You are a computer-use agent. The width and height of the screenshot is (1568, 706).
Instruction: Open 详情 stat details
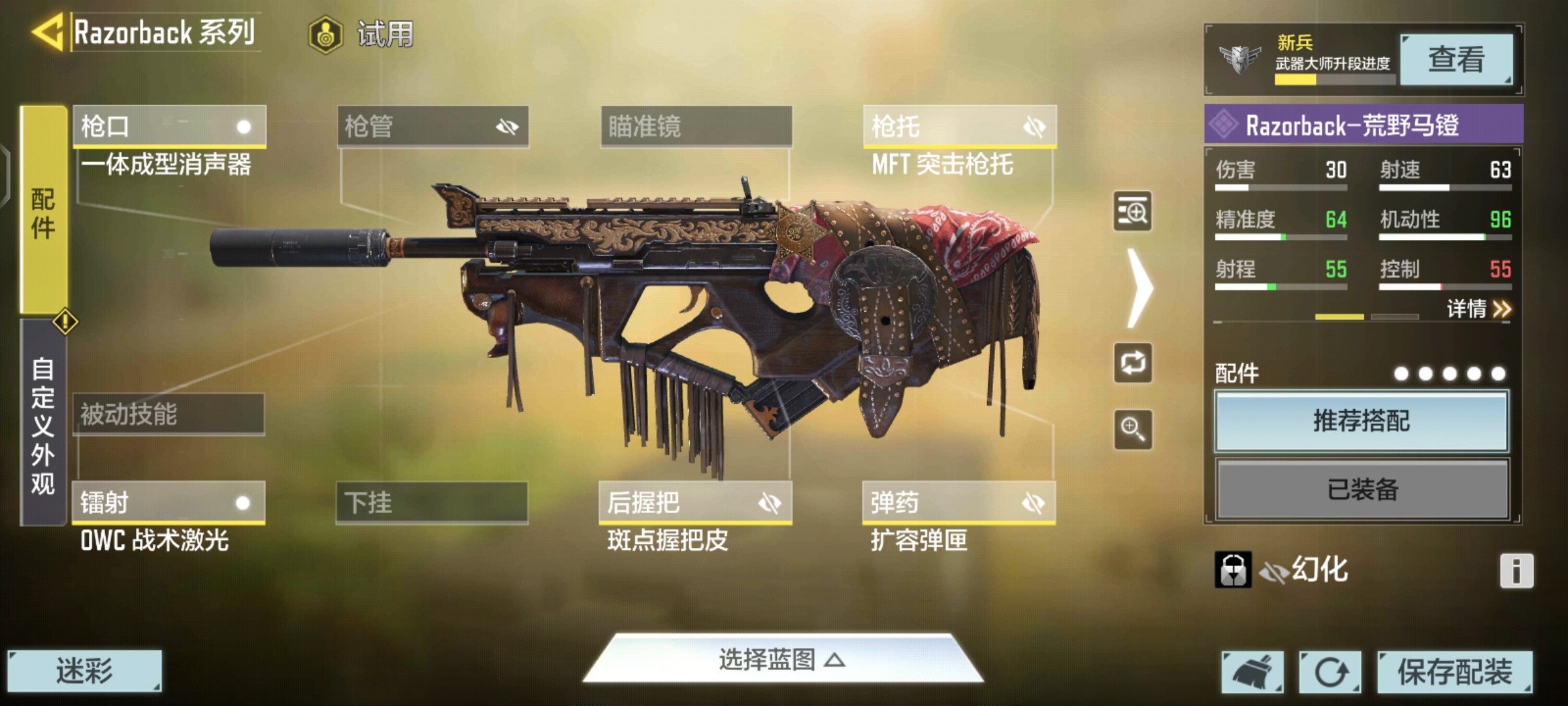tap(1478, 309)
